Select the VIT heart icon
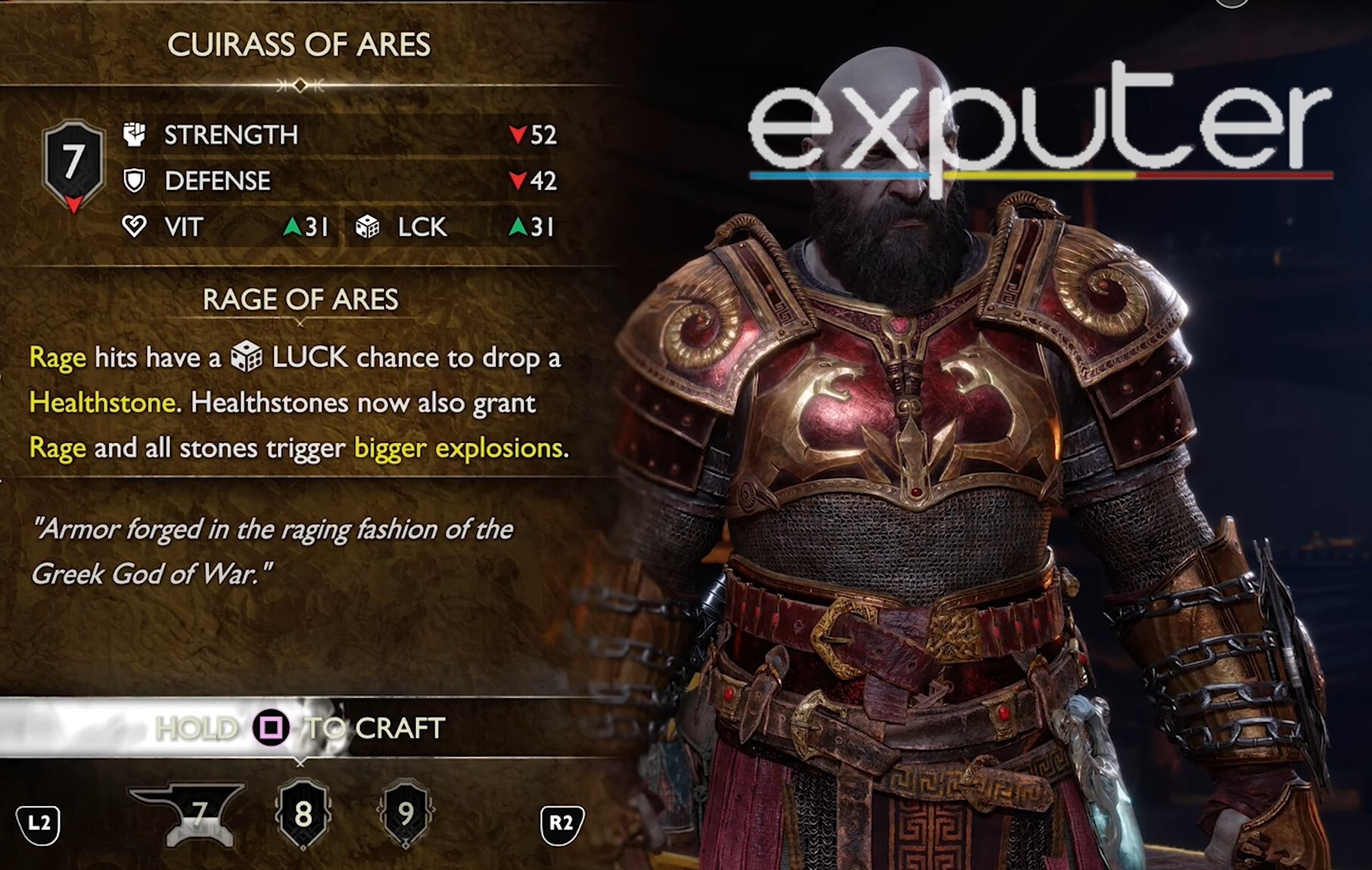1372x870 pixels. (x=136, y=227)
